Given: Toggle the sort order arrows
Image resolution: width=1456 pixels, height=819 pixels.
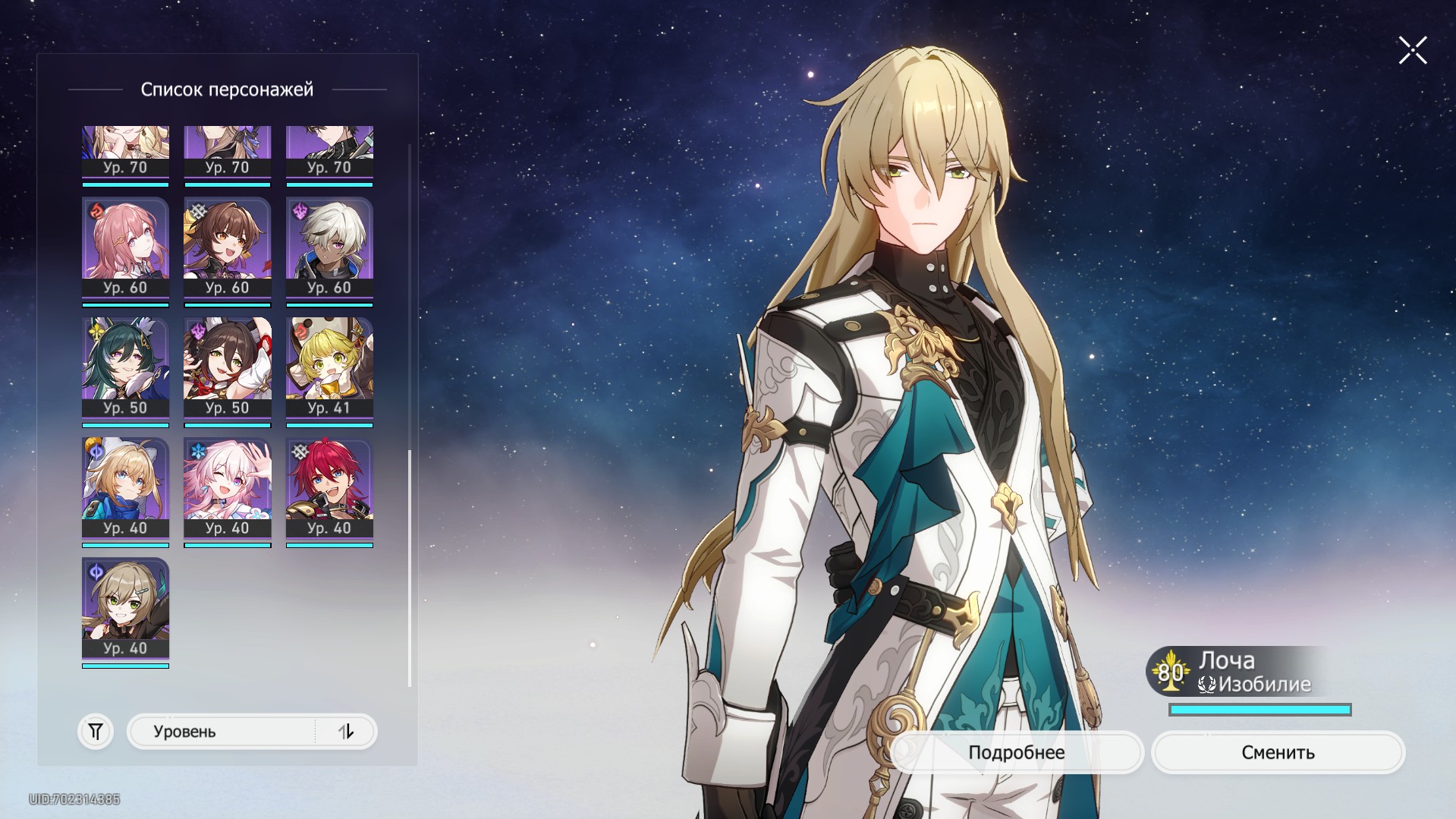Looking at the screenshot, I should (x=346, y=732).
